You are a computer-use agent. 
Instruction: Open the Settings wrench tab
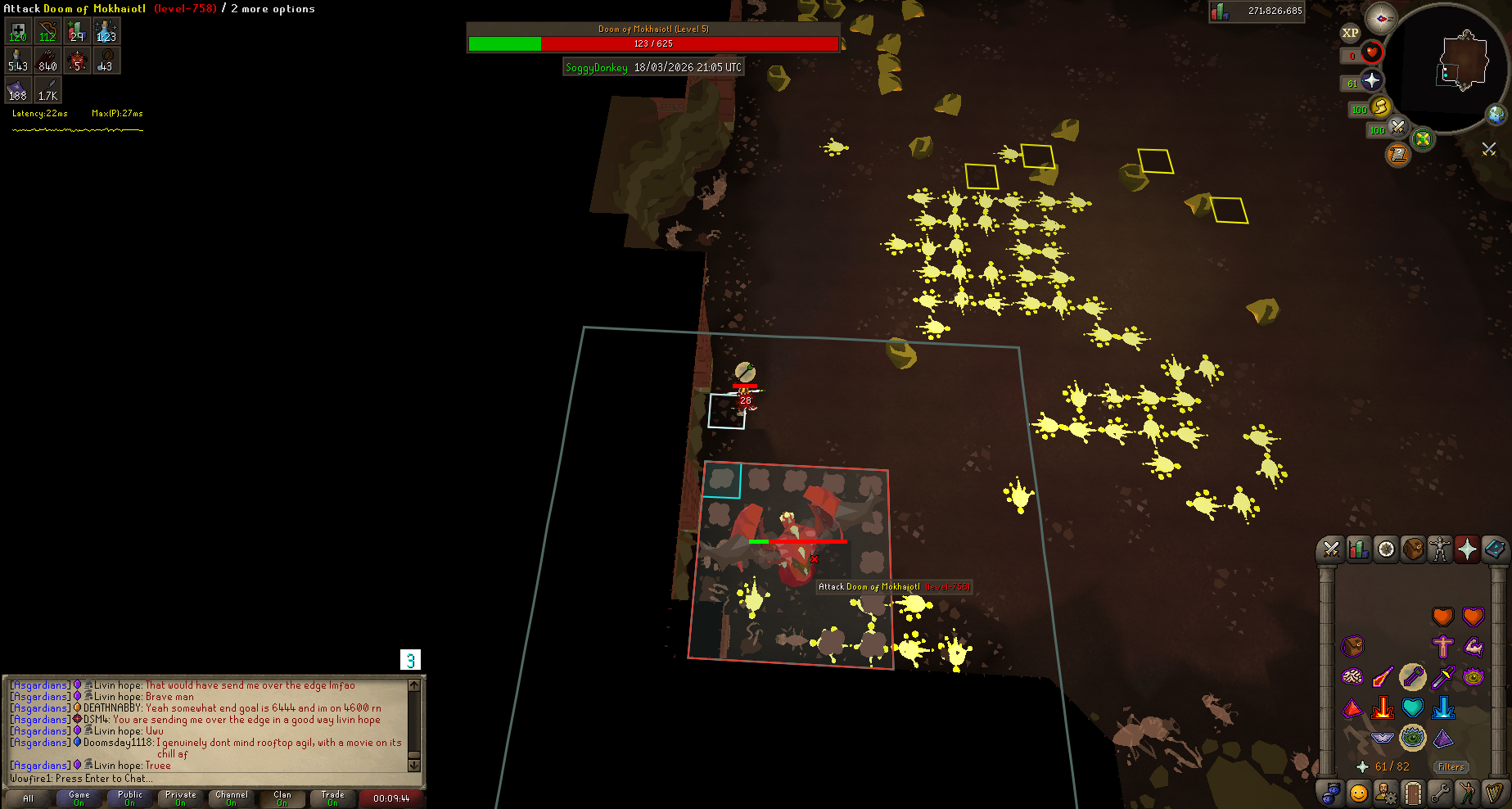coord(1440,793)
